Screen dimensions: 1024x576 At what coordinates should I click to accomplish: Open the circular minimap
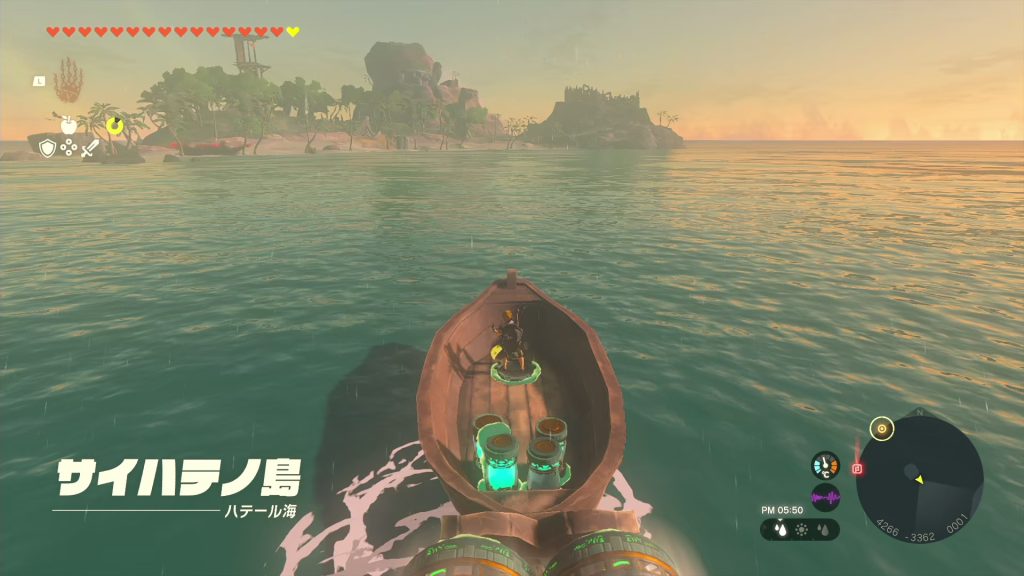pyautogui.click(x=919, y=479)
